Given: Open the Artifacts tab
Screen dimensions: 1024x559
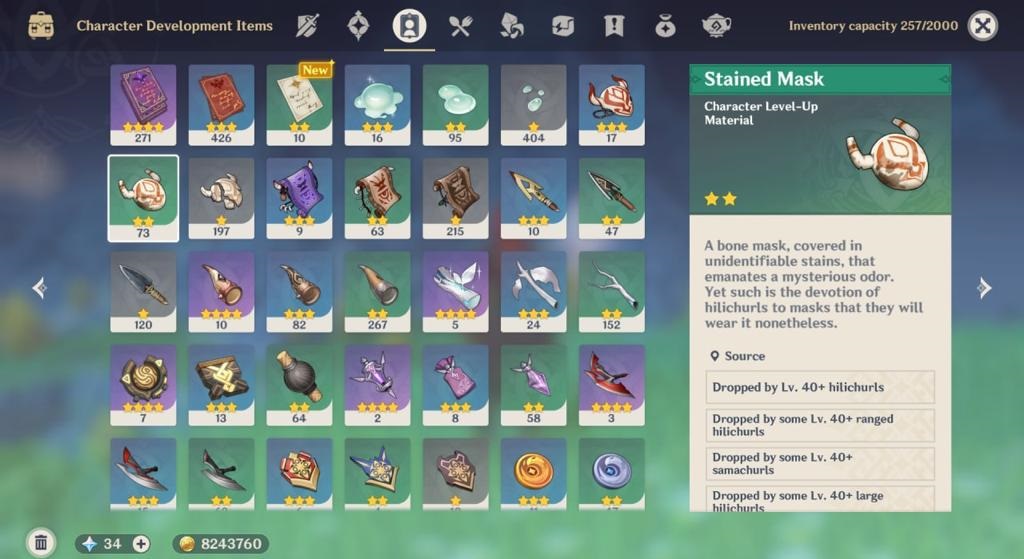Looking at the screenshot, I should pos(358,26).
